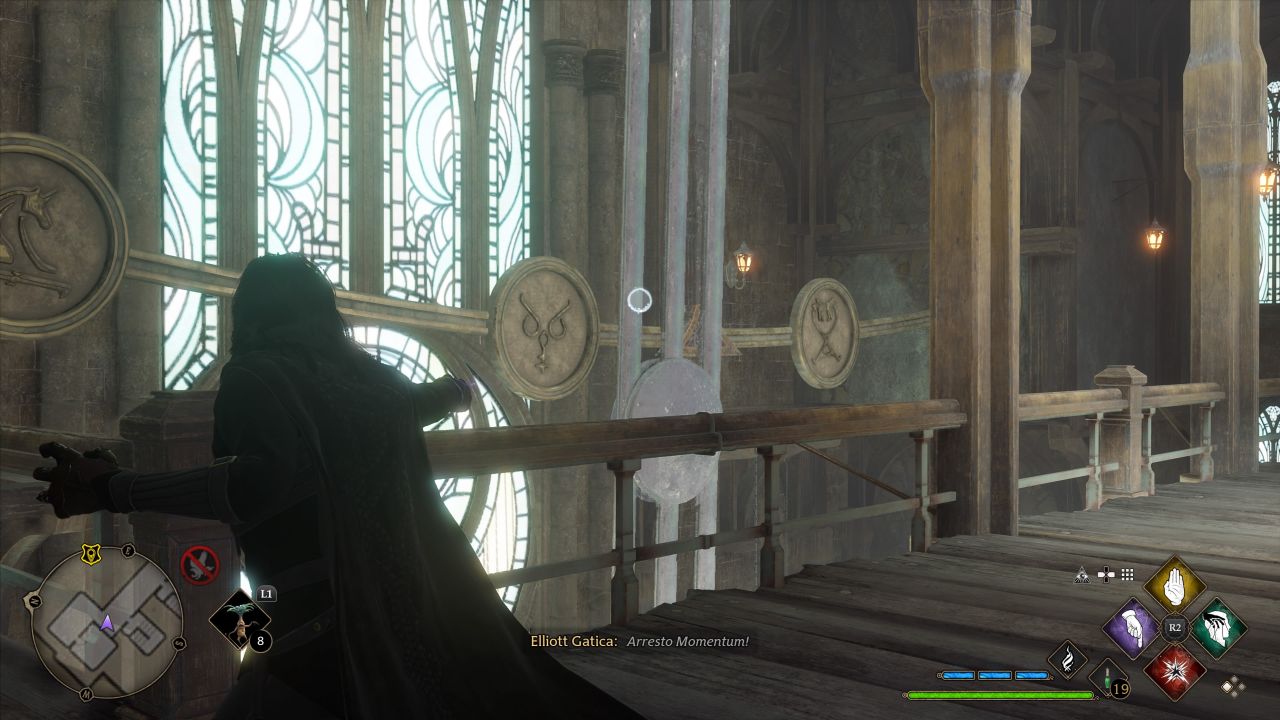Toggle the grid talent indicator icon
Image resolution: width=1280 pixels, height=720 pixels.
(x=1127, y=575)
